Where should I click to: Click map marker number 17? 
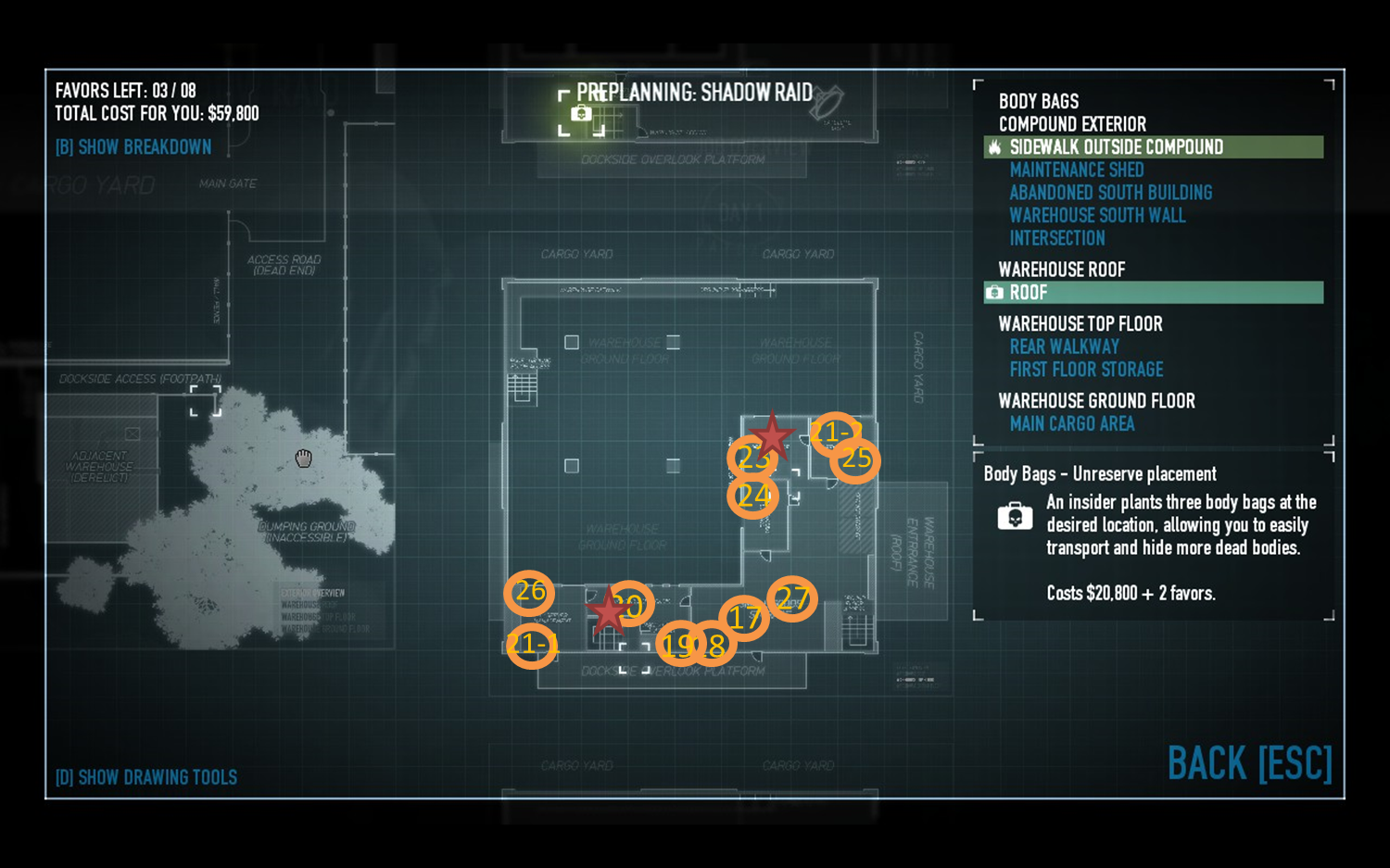(744, 618)
